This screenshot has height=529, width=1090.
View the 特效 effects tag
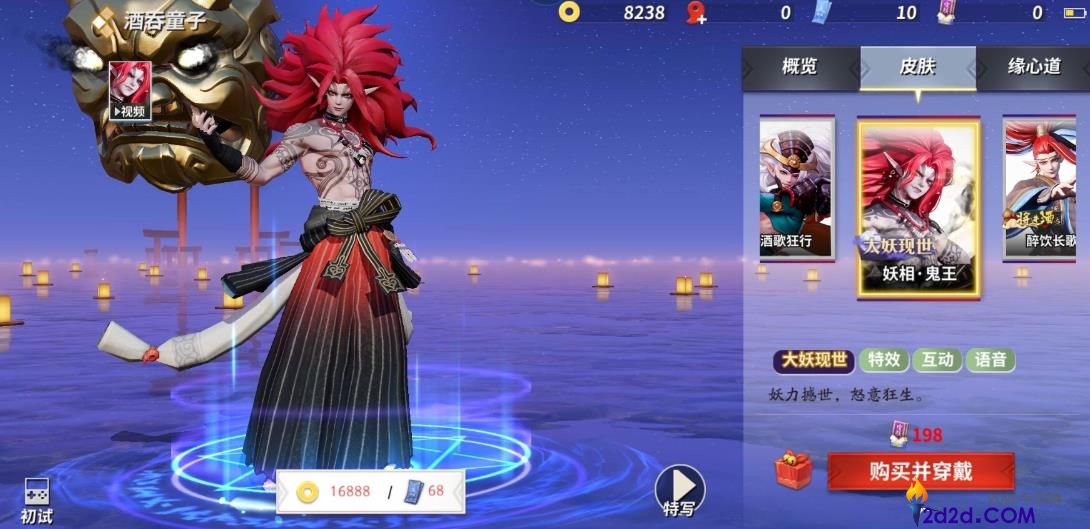coord(885,360)
